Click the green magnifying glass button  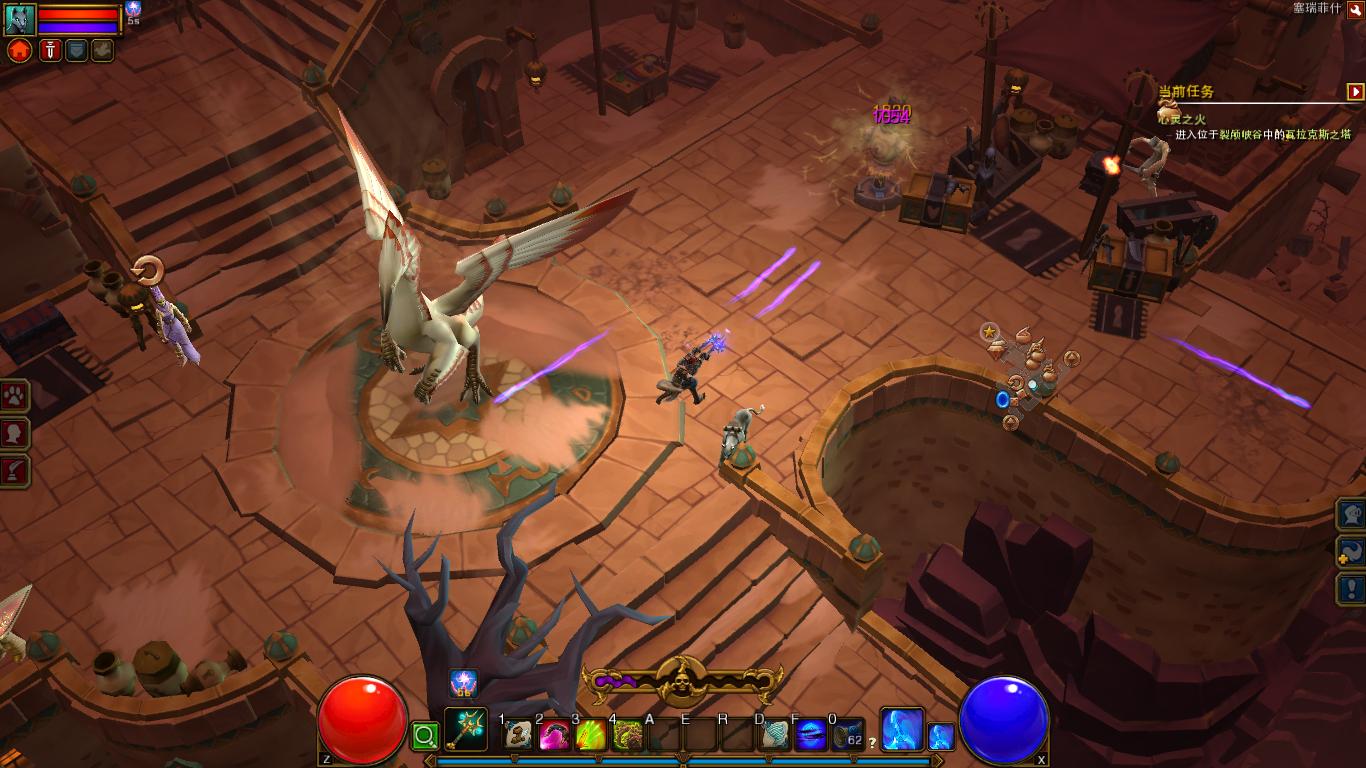click(x=425, y=738)
